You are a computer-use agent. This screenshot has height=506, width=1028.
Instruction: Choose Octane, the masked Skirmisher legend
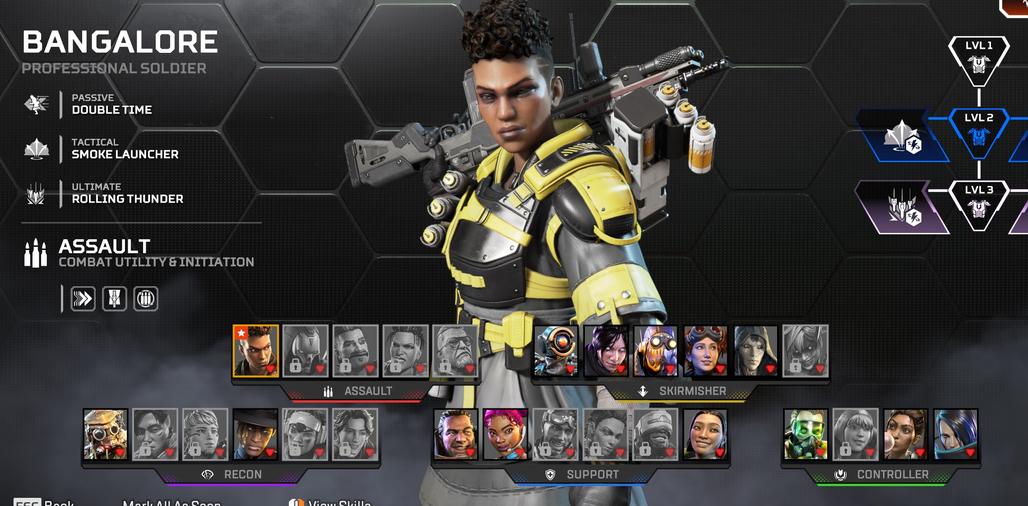click(656, 351)
